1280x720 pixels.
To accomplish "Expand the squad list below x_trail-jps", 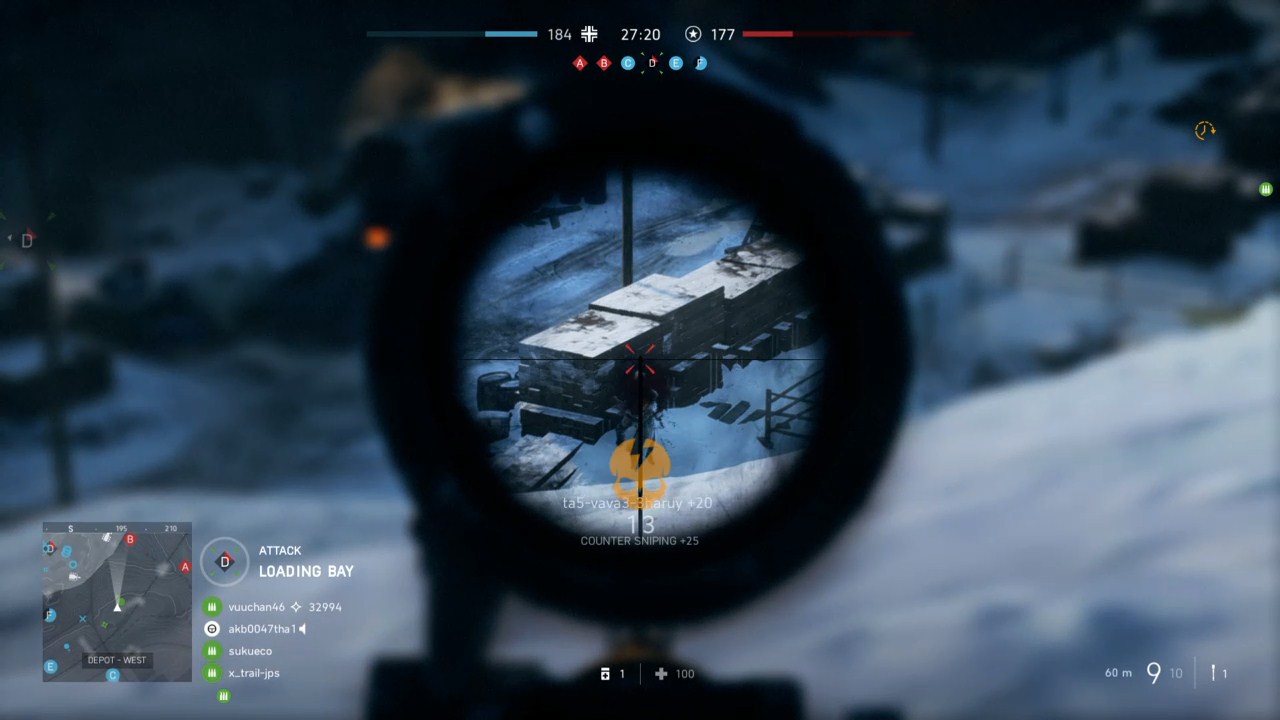I will 224,695.
